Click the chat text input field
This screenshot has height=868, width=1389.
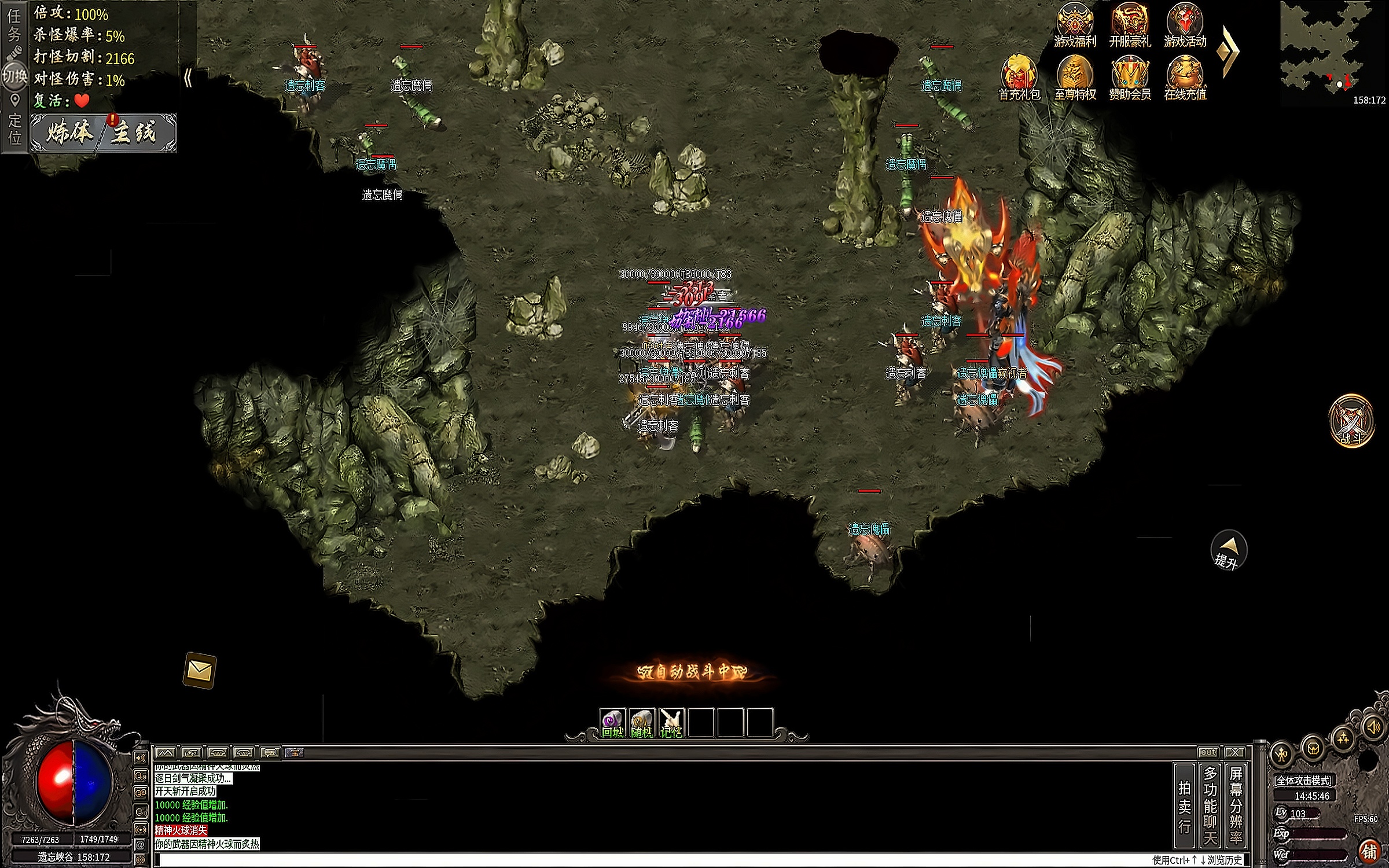[637, 860]
